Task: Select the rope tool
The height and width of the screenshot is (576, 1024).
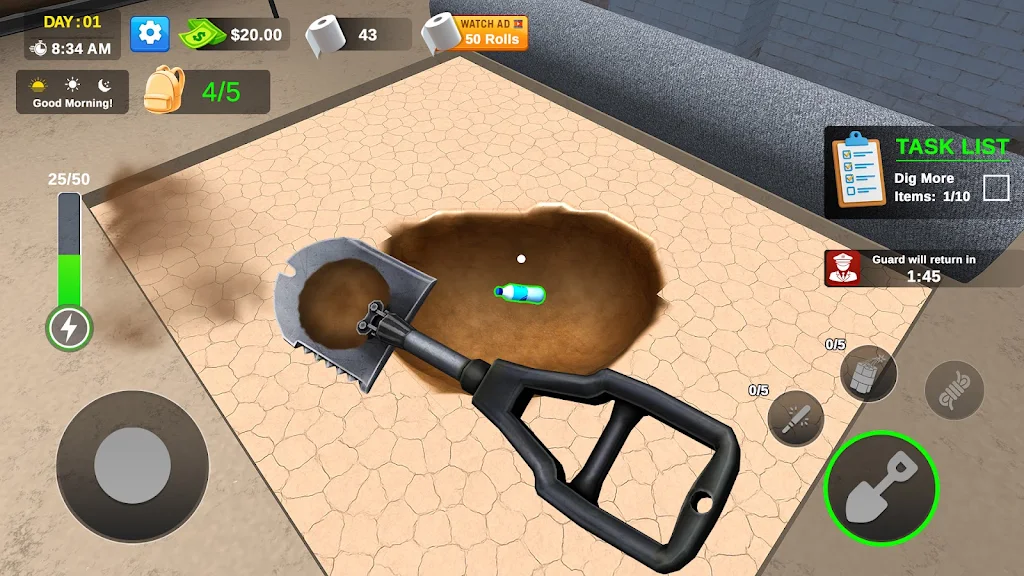Action: pyautogui.click(x=954, y=389)
